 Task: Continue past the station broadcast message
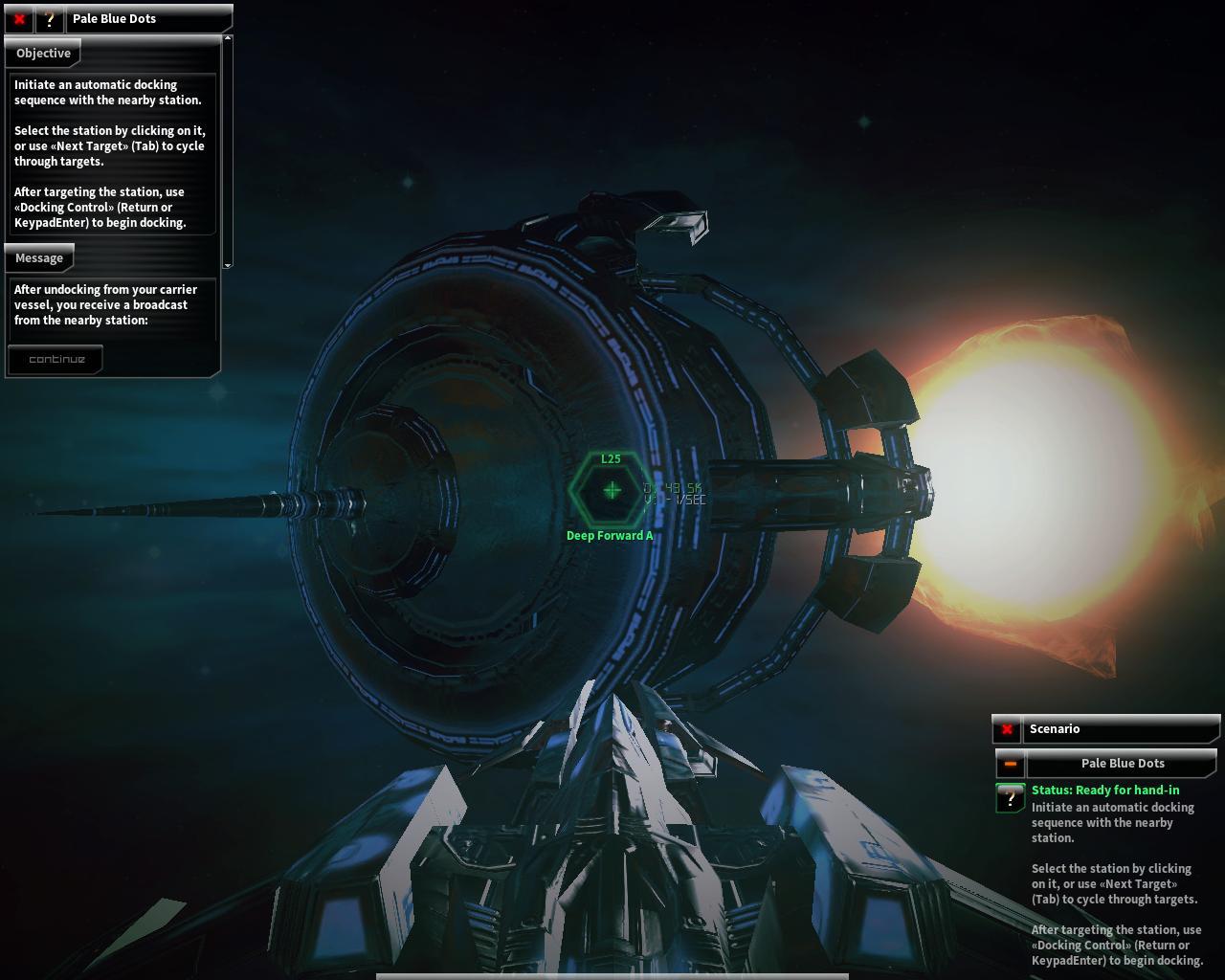pyautogui.click(x=56, y=360)
